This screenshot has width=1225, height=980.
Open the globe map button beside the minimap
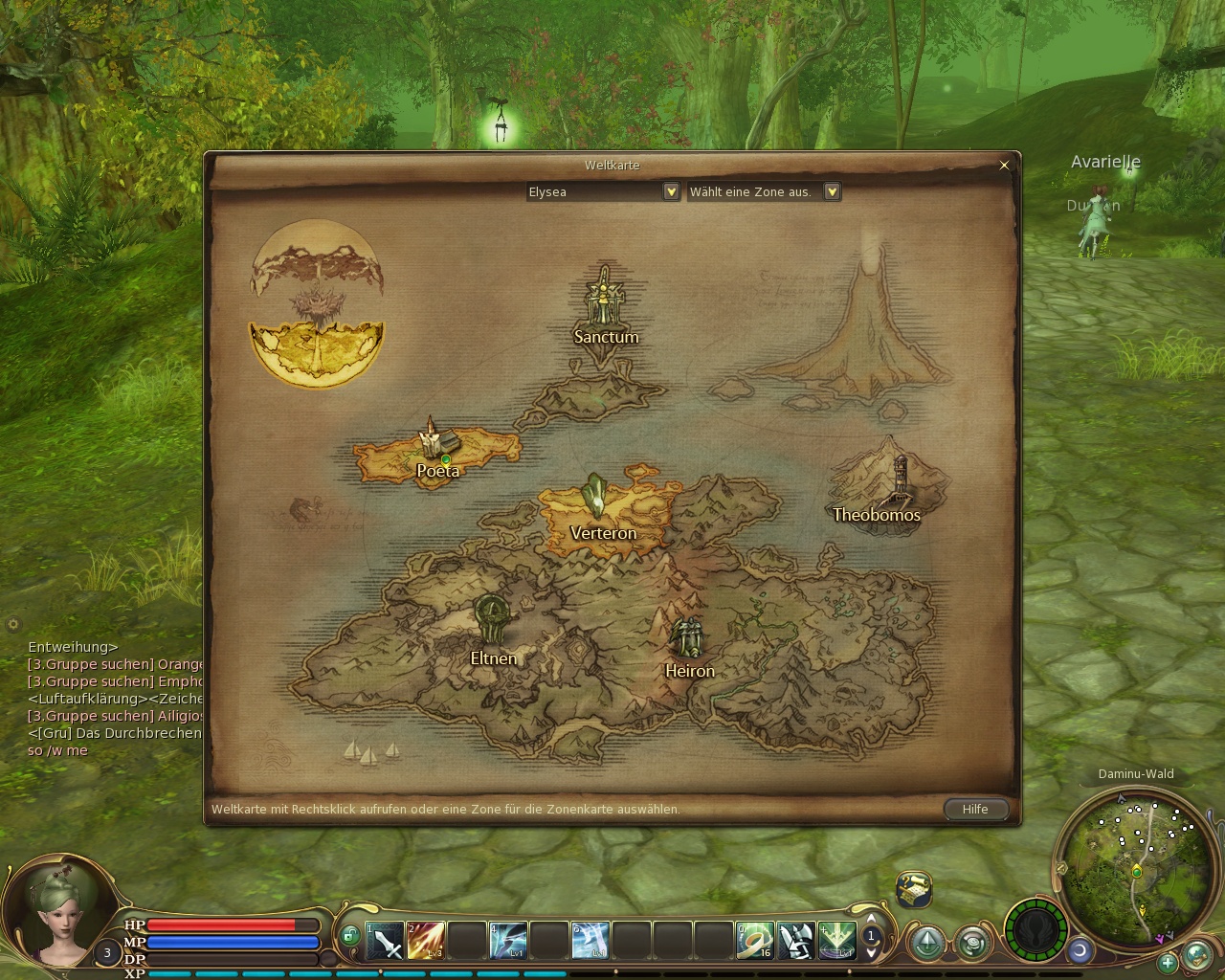pyautogui.click(x=1196, y=954)
